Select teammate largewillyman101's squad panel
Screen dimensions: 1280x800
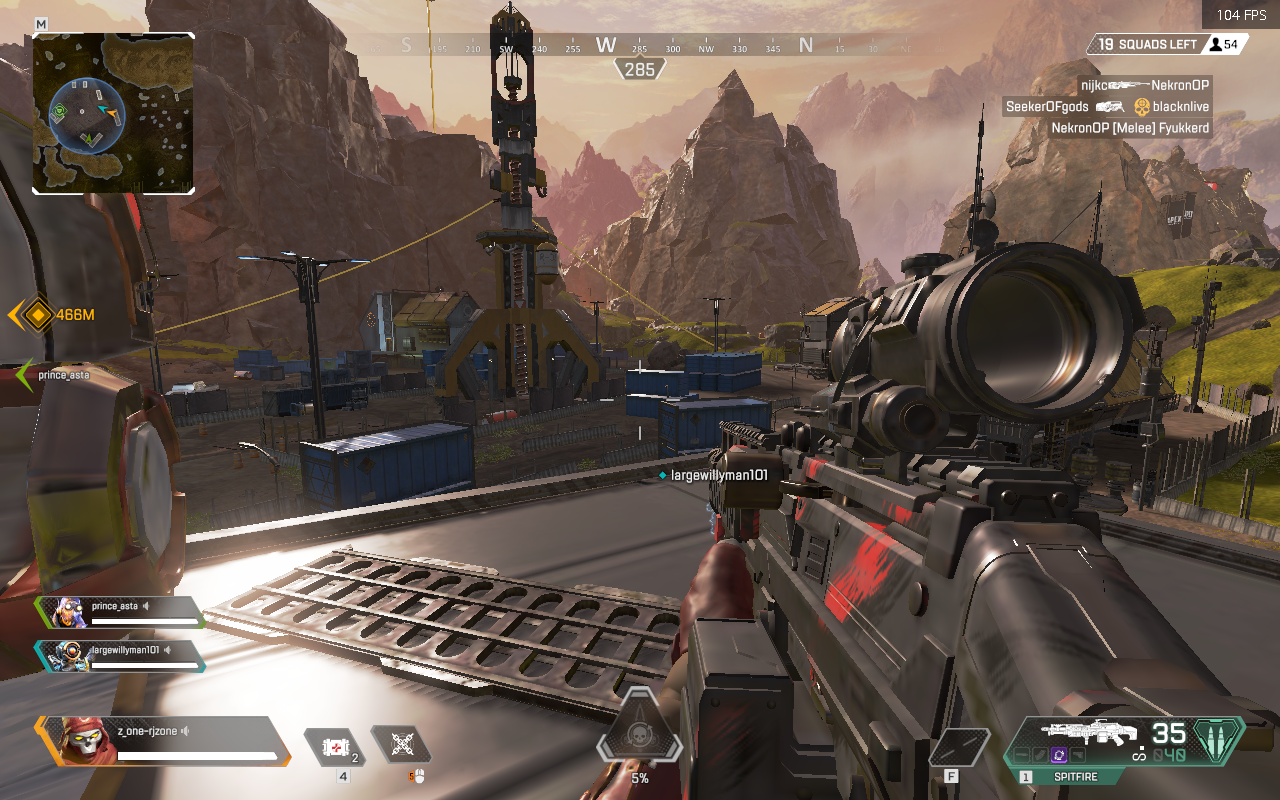point(120,655)
